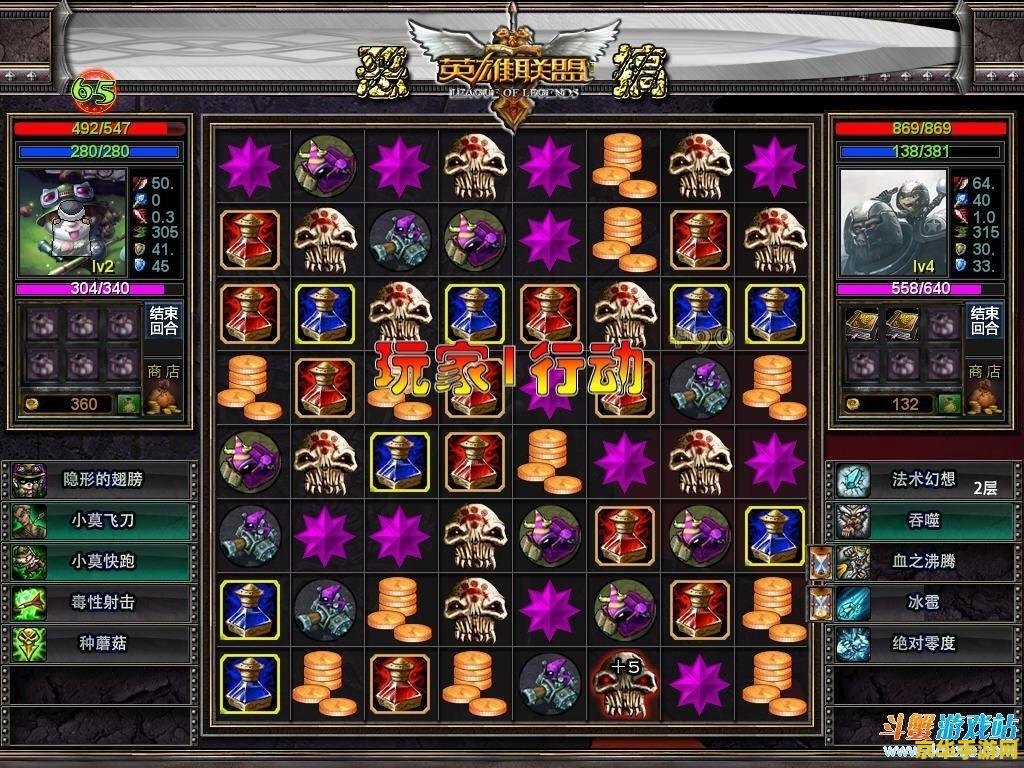
Task: Cast the 毒性射击 skill
Action: tap(102, 603)
